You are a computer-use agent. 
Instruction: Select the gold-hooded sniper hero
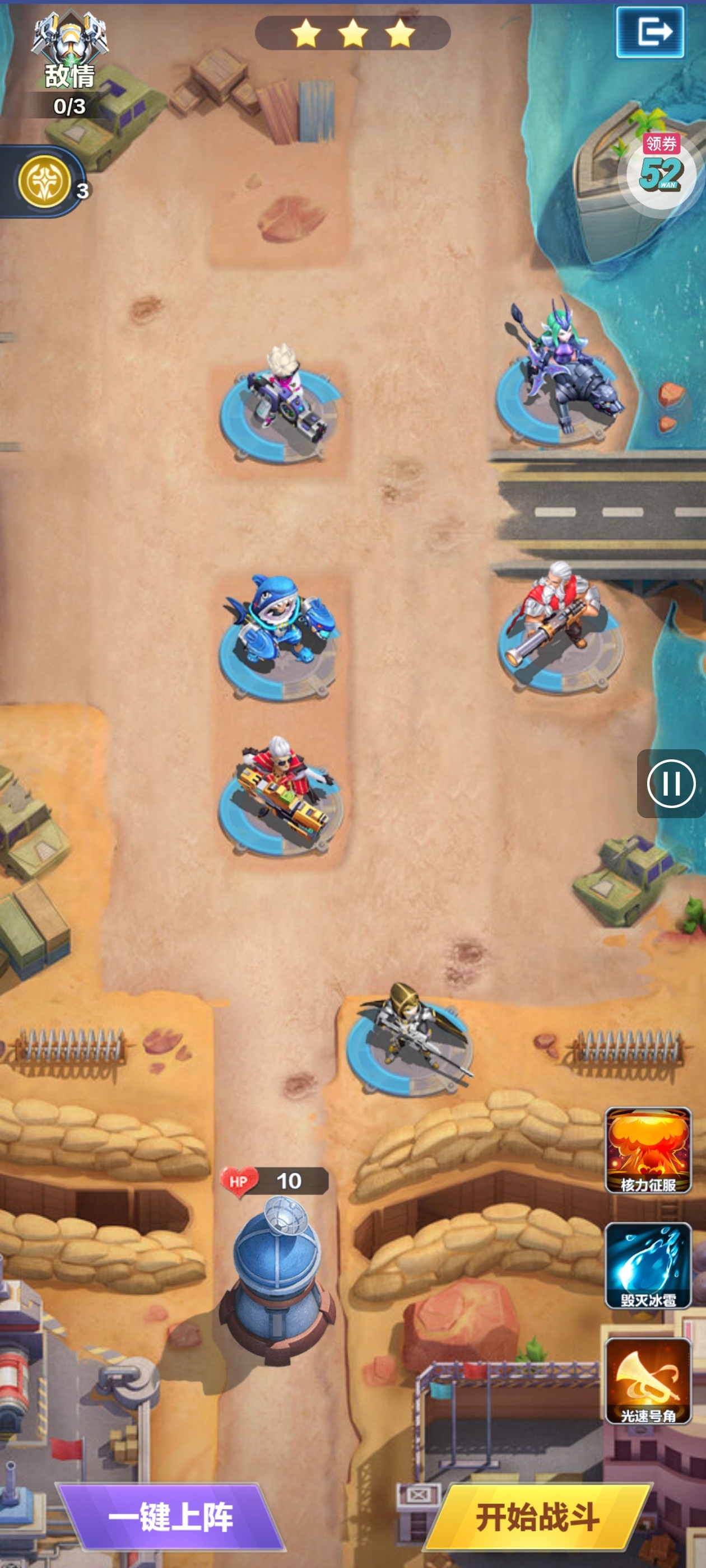coord(407,1035)
